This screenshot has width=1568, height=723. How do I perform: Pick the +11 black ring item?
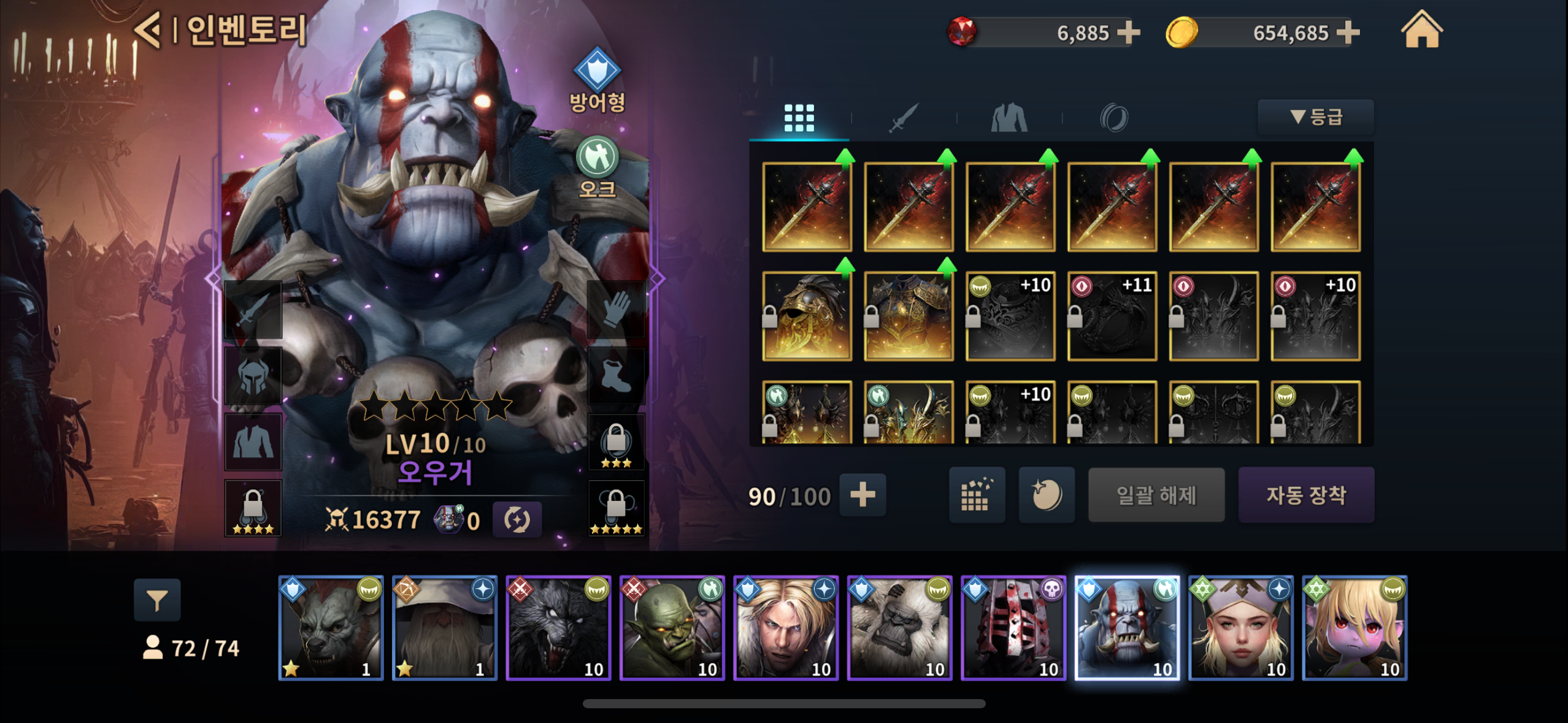(1112, 316)
